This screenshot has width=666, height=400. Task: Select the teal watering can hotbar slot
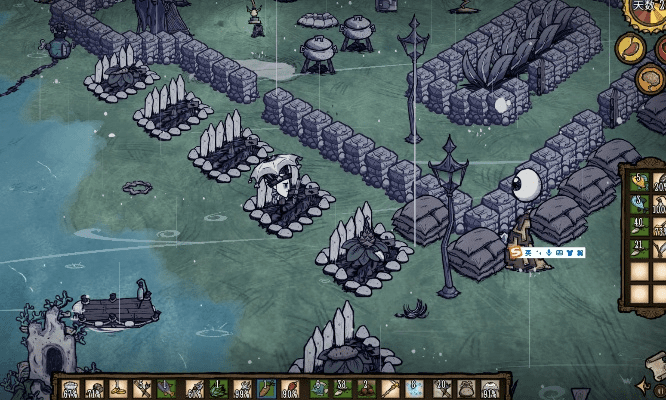318,389
